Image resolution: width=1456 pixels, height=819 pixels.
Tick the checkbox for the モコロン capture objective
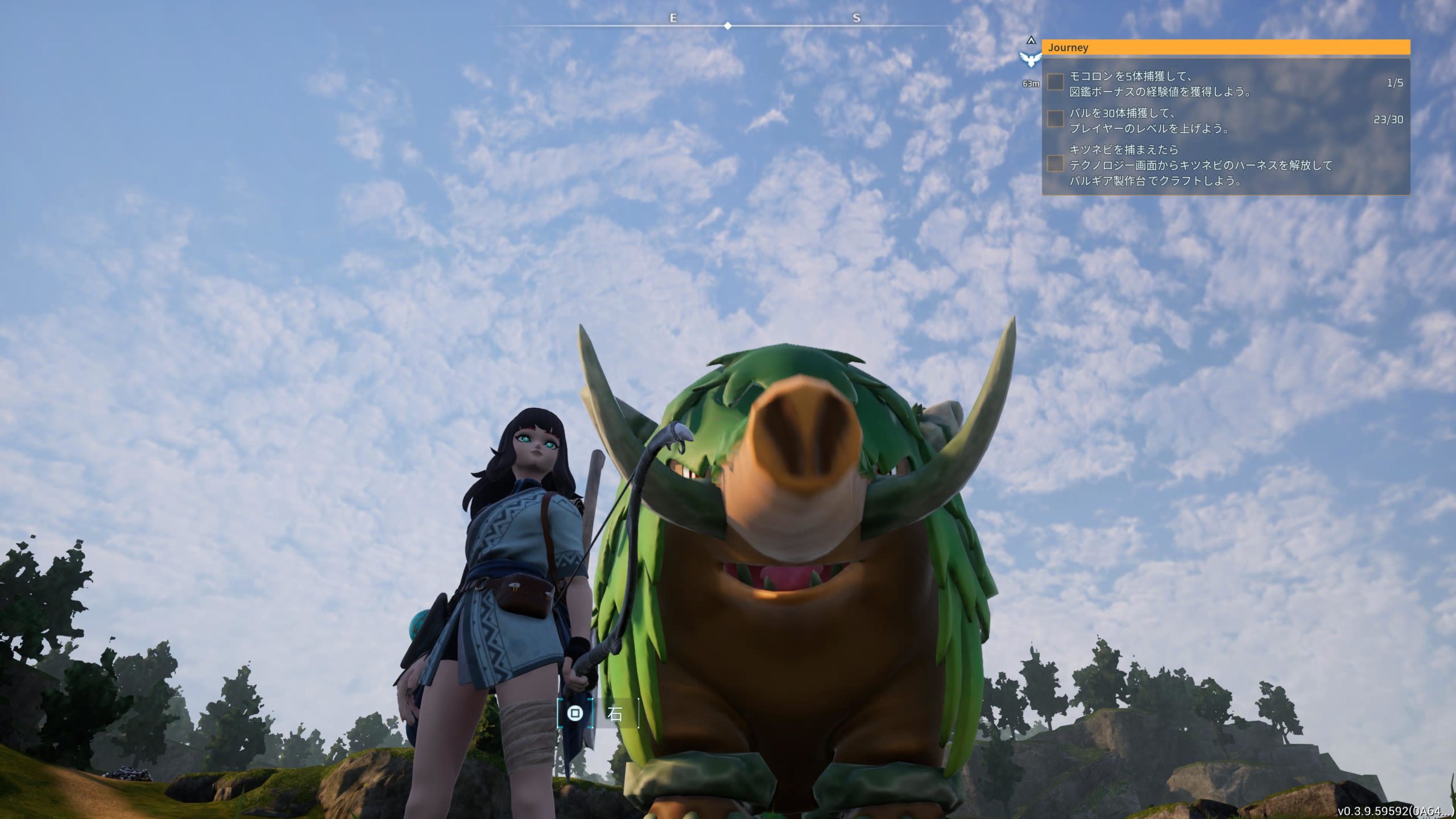(x=1056, y=82)
